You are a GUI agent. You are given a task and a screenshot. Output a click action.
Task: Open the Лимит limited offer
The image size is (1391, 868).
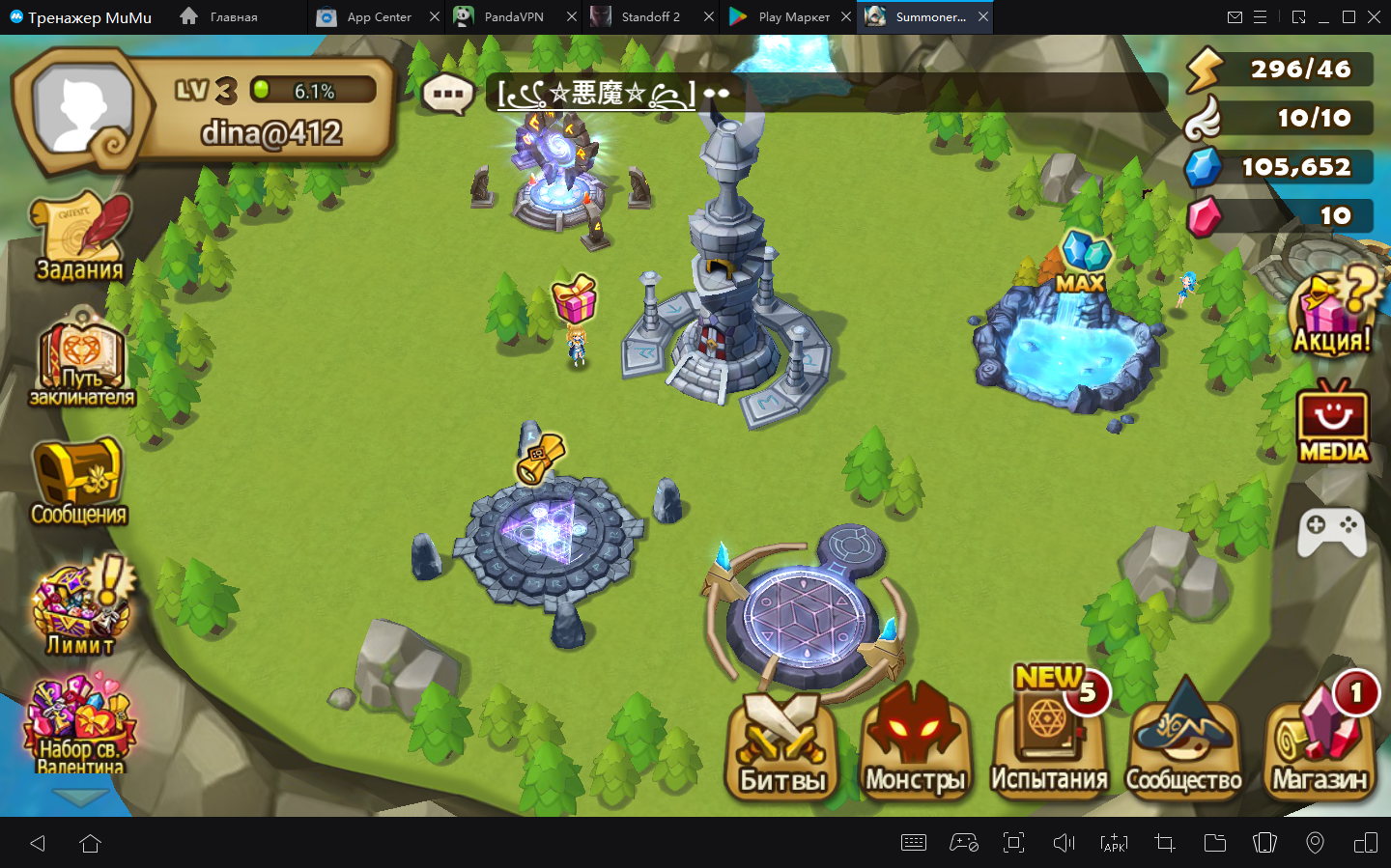tap(79, 606)
